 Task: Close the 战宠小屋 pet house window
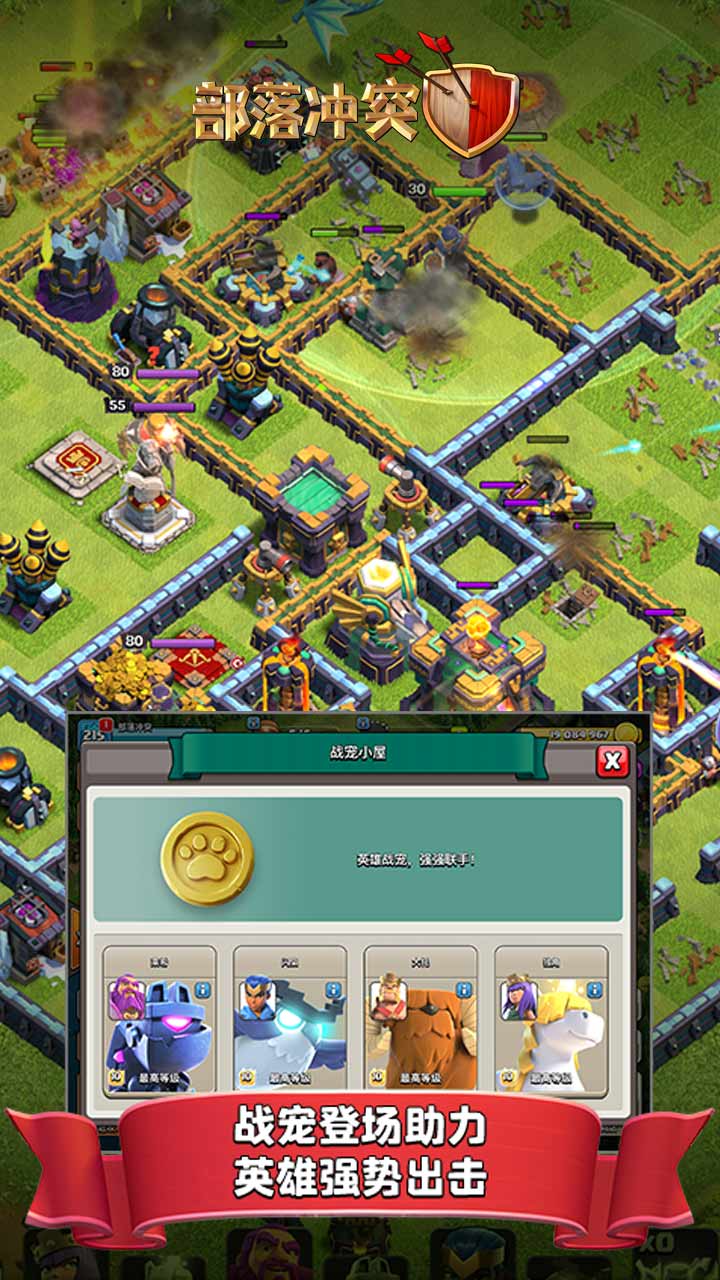click(612, 762)
